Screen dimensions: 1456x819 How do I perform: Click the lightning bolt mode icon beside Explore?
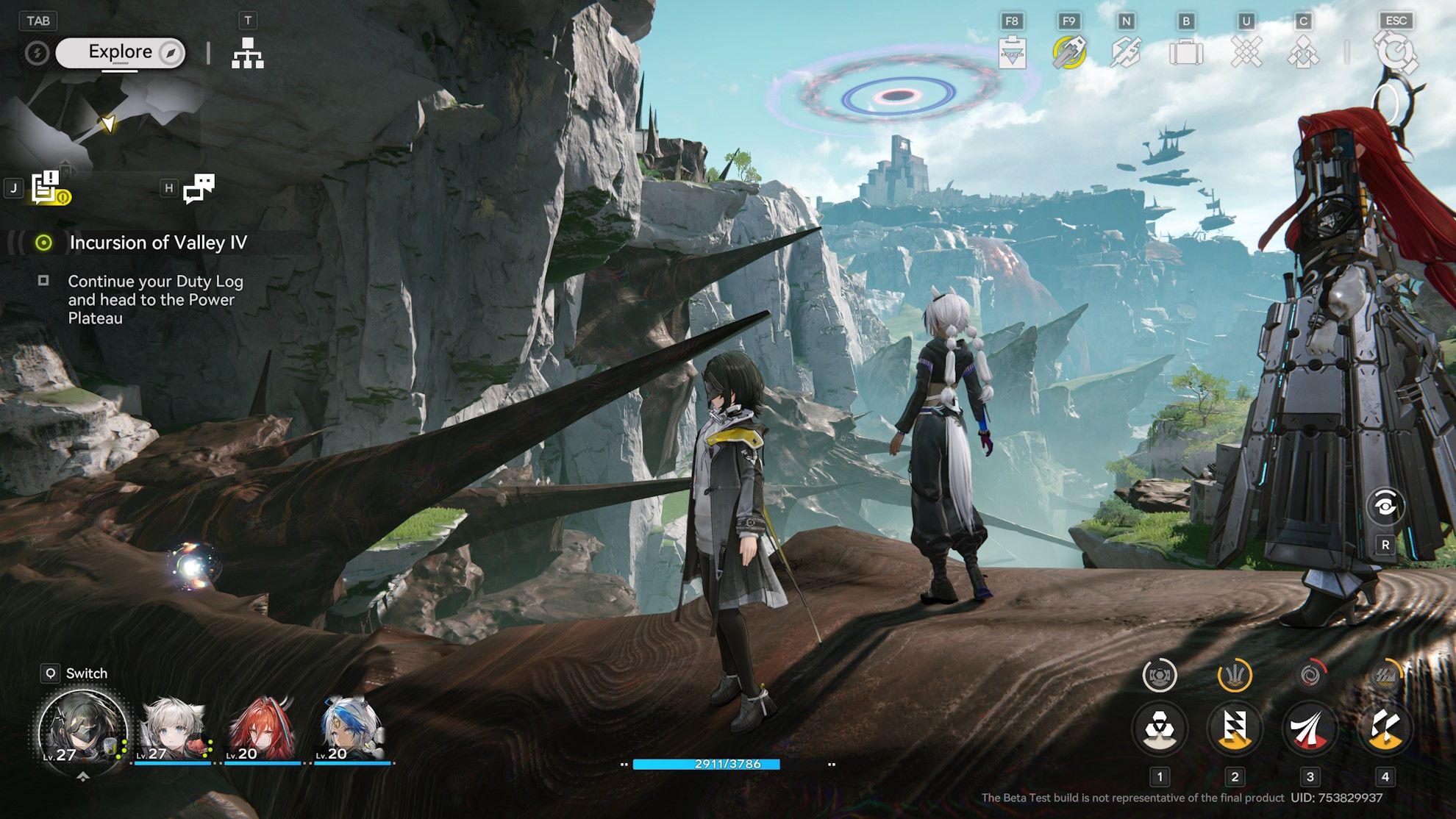[x=37, y=53]
